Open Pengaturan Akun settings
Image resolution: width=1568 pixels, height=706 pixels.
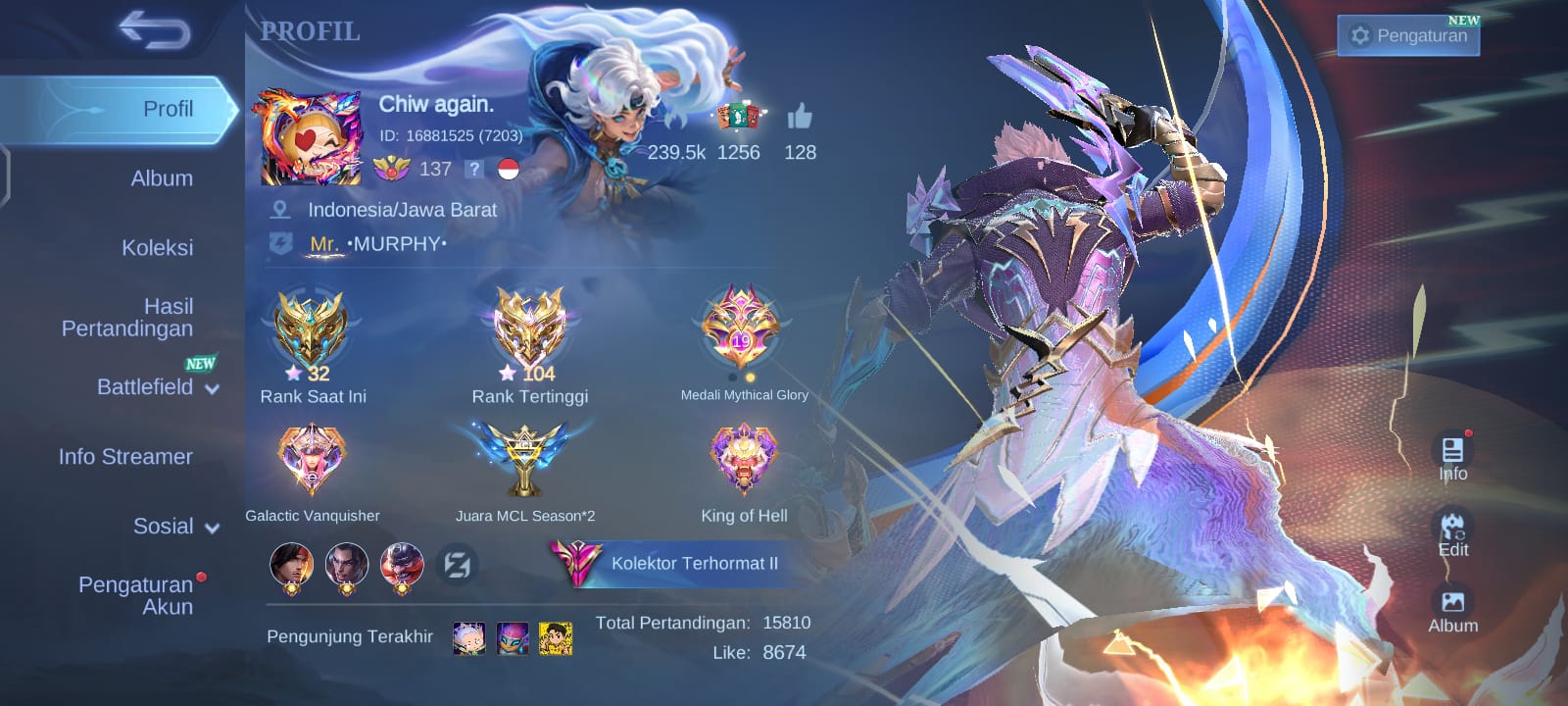[136, 595]
